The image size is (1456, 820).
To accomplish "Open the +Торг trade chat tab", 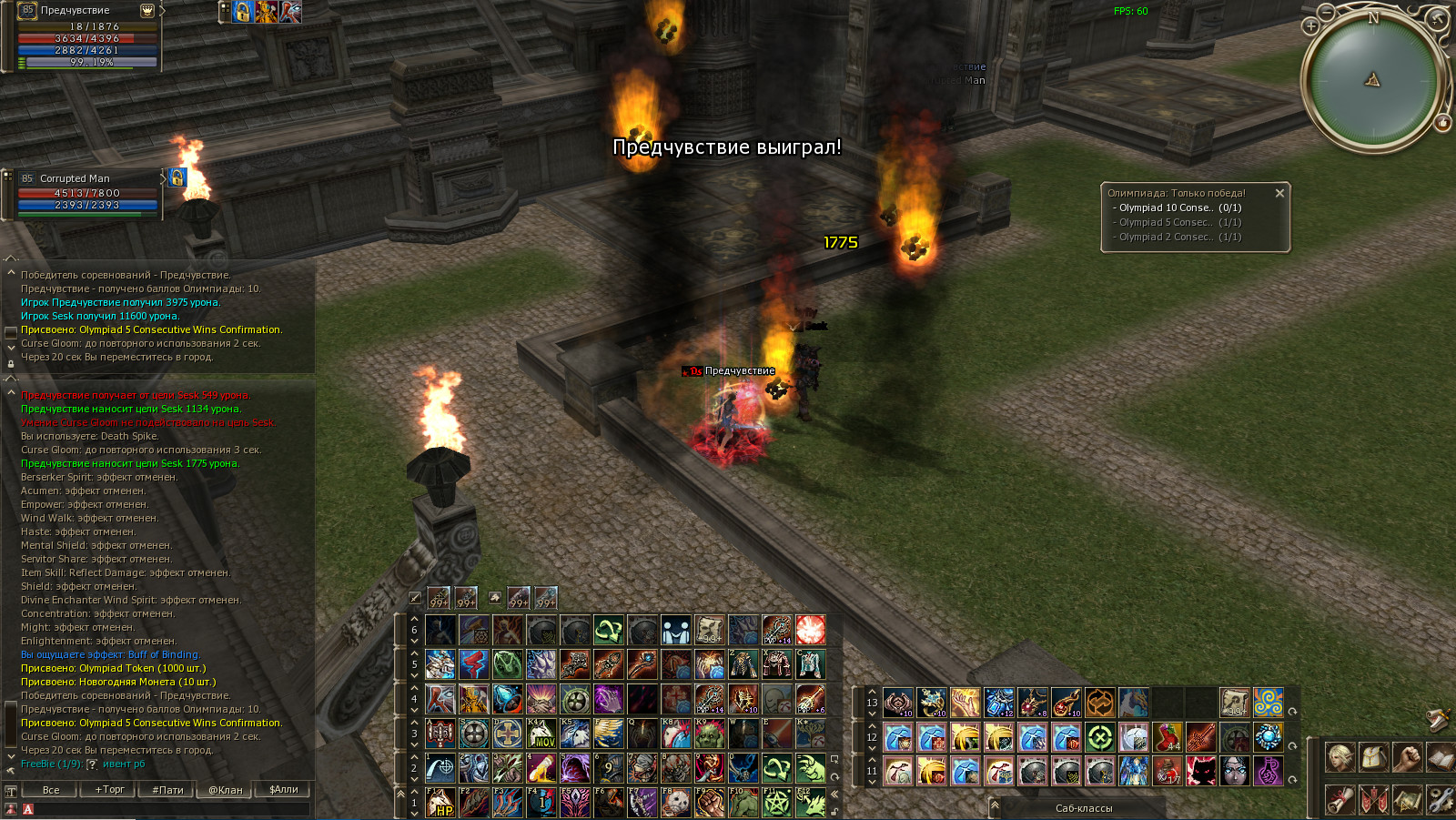I will coord(109,790).
